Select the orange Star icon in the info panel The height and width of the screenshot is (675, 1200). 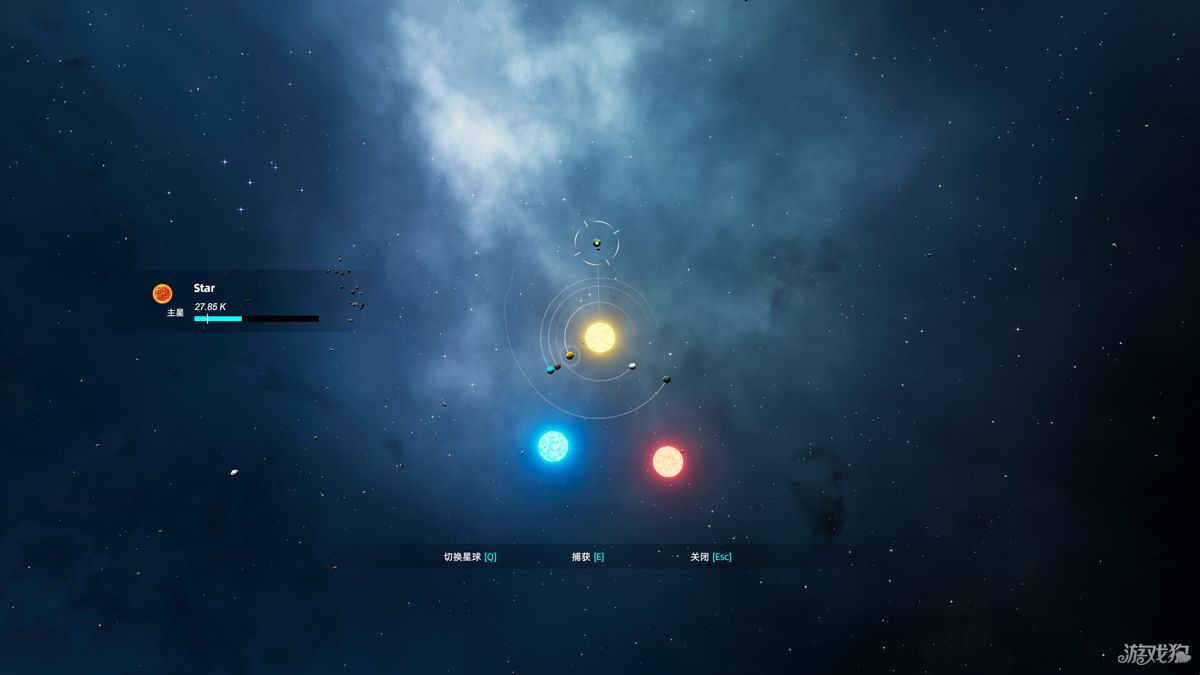[x=162, y=293]
